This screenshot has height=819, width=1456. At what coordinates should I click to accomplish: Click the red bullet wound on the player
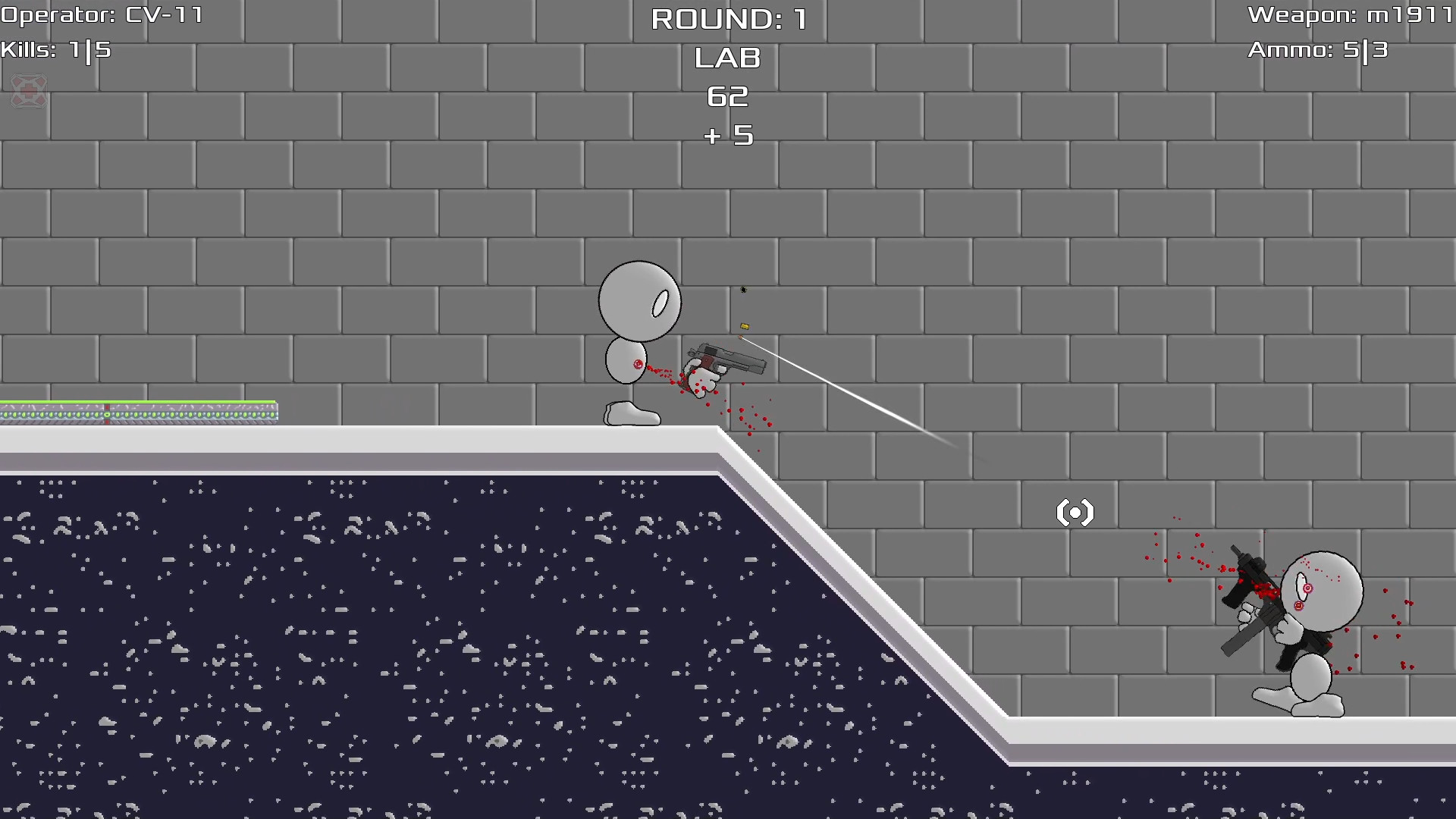638,364
